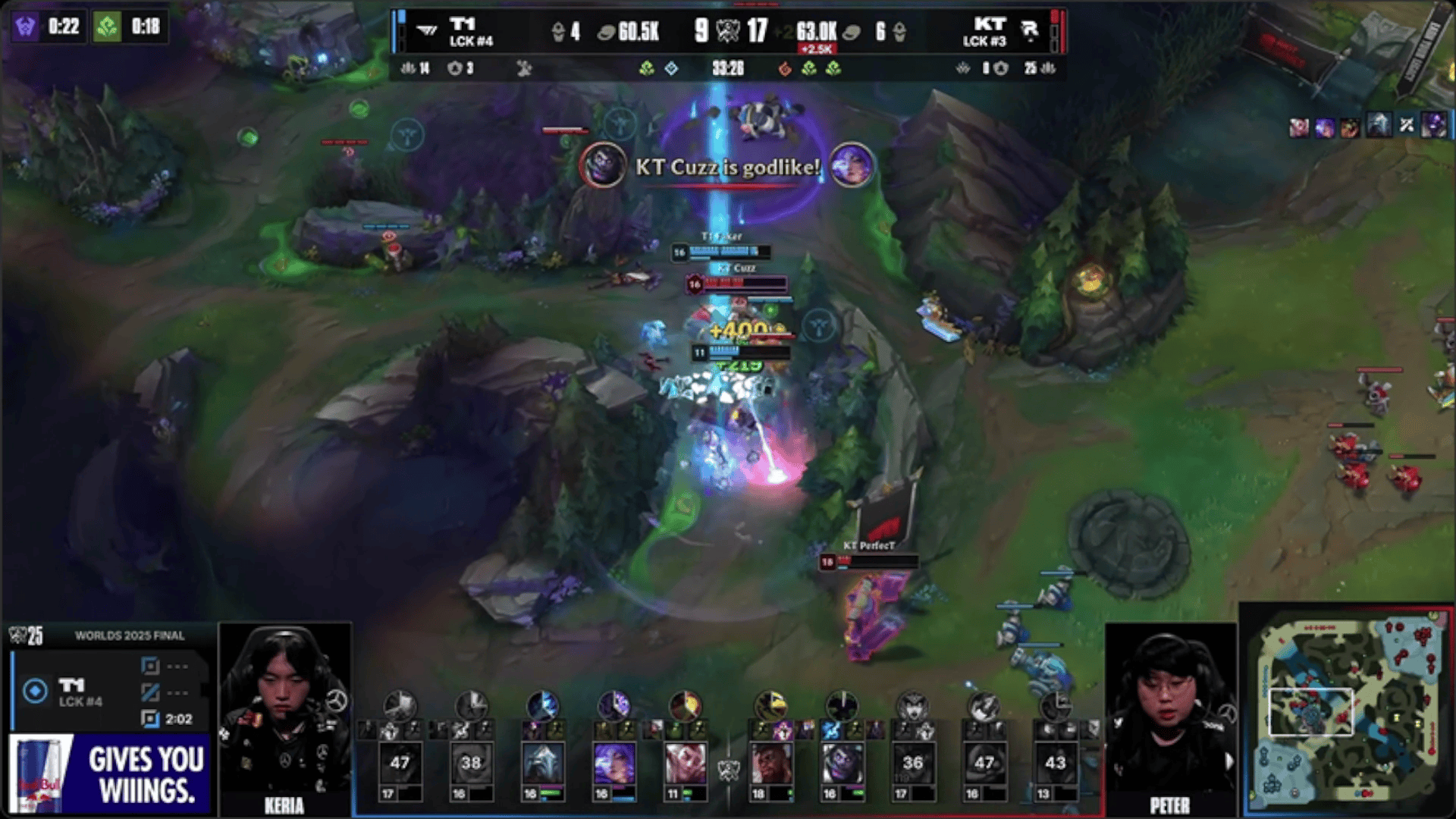Select the dead champion with 36 respawn timer

pyautogui.click(x=912, y=762)
